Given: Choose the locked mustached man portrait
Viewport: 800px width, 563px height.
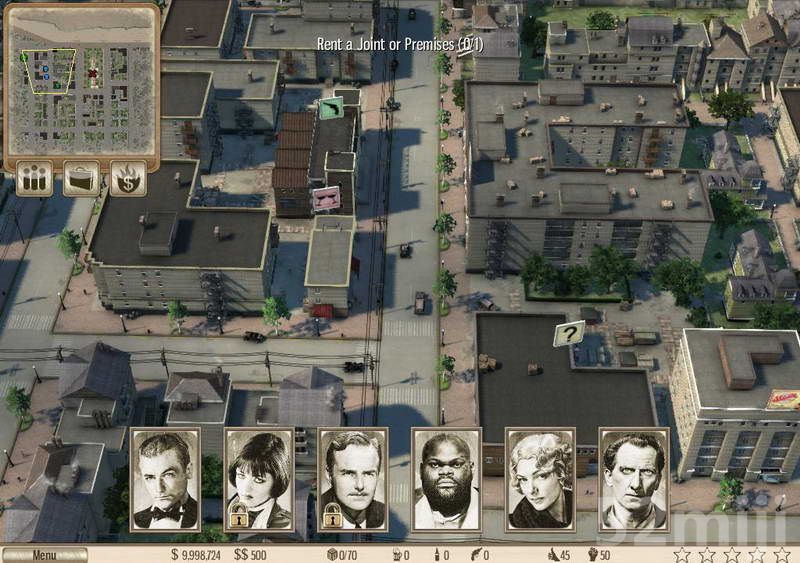Looking at the screenshot, I should point(352,480).
